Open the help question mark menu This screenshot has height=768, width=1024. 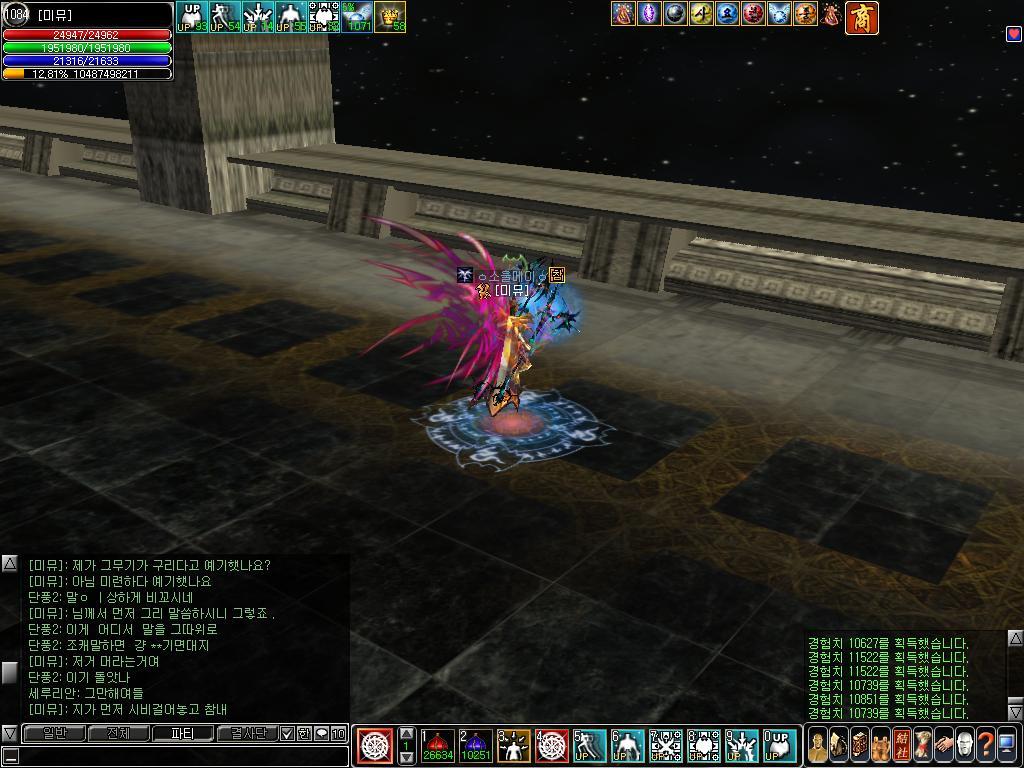click(x=985, y=745)
